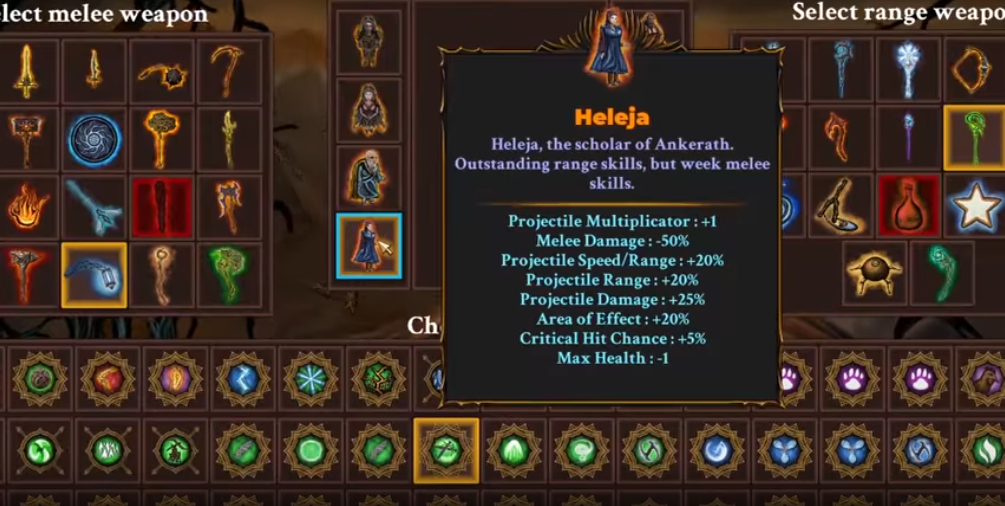This screenshot has height=506, width=1005.
Task: Select the golden bow range weapon
Action: [975, 69]
